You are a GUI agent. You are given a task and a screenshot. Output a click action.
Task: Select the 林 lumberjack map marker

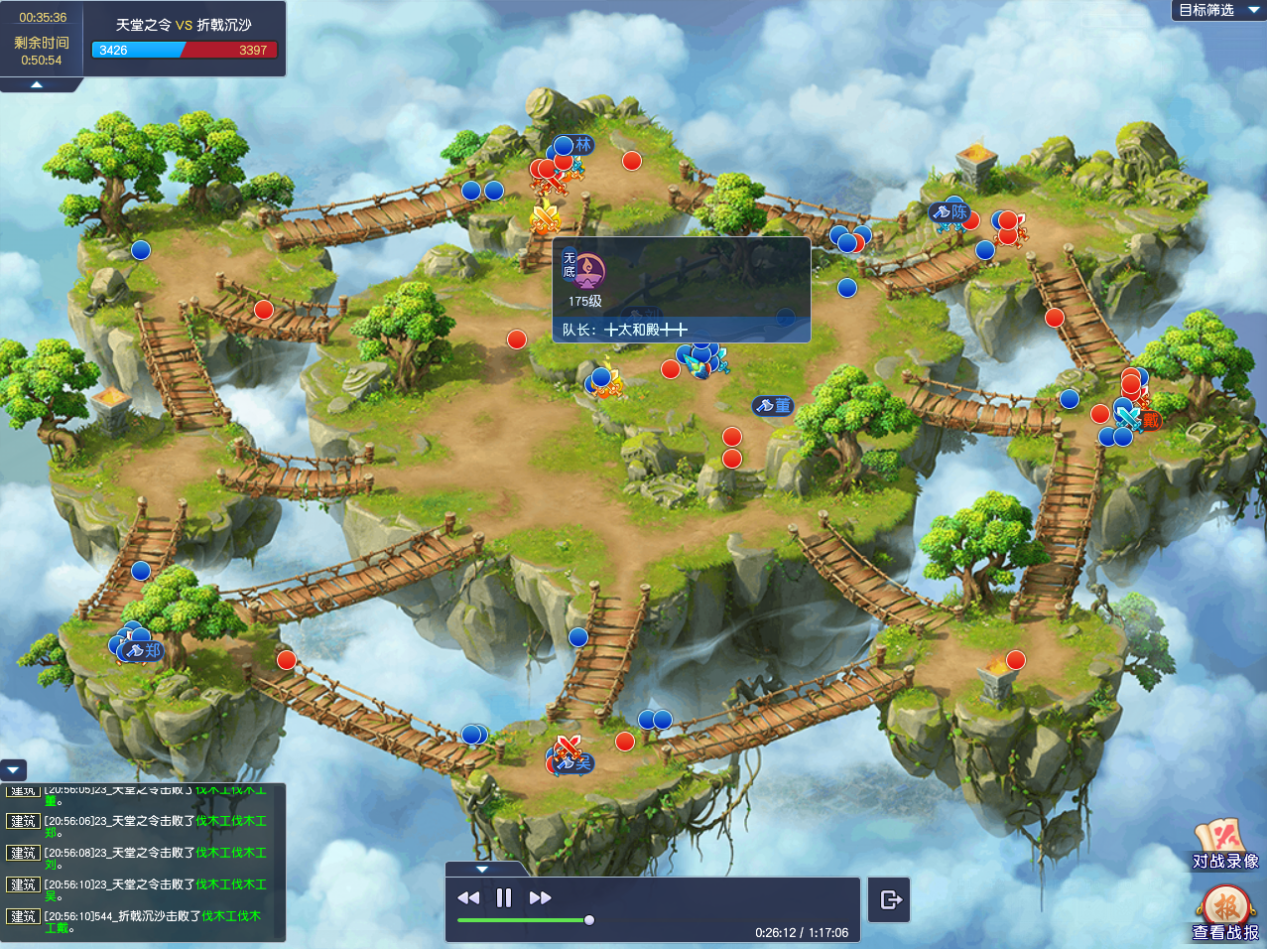click(x=579, y=145)
